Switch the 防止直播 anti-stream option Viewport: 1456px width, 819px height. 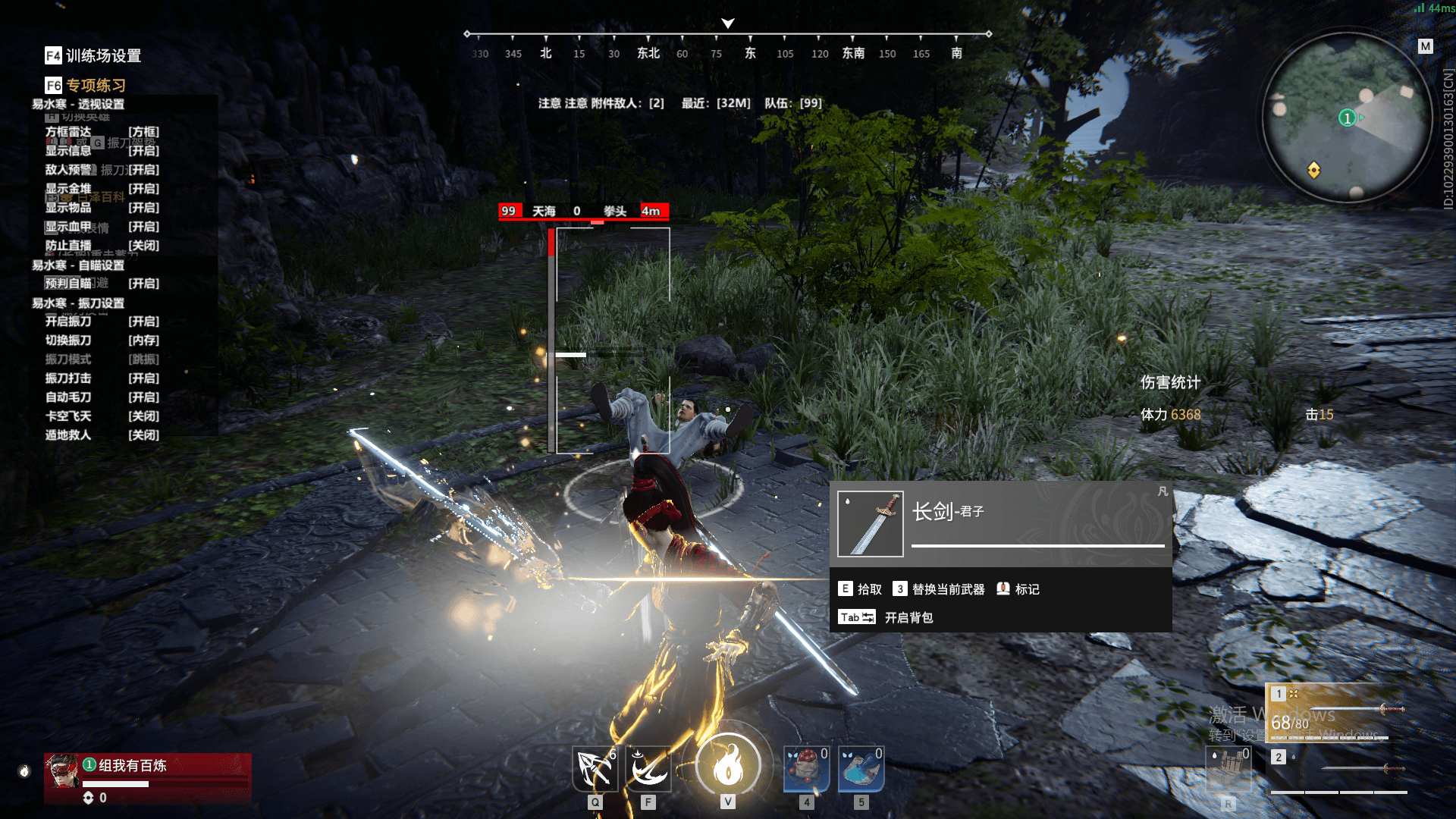tap(102, 246)
